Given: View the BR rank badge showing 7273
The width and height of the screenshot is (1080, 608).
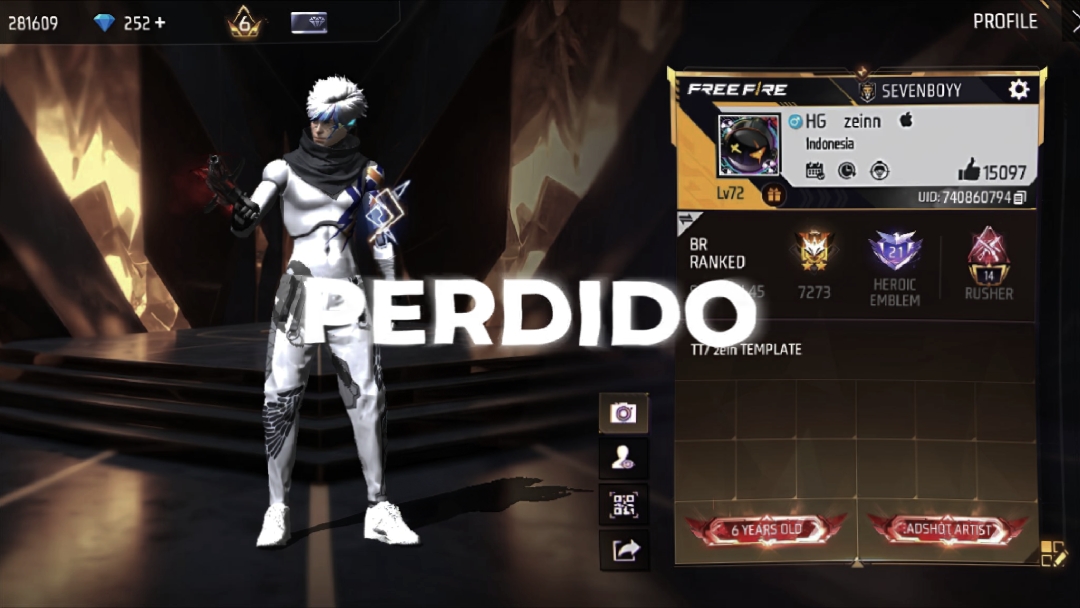Looking at the screenshot, I should pyautogui.click(x=814, y=254).
